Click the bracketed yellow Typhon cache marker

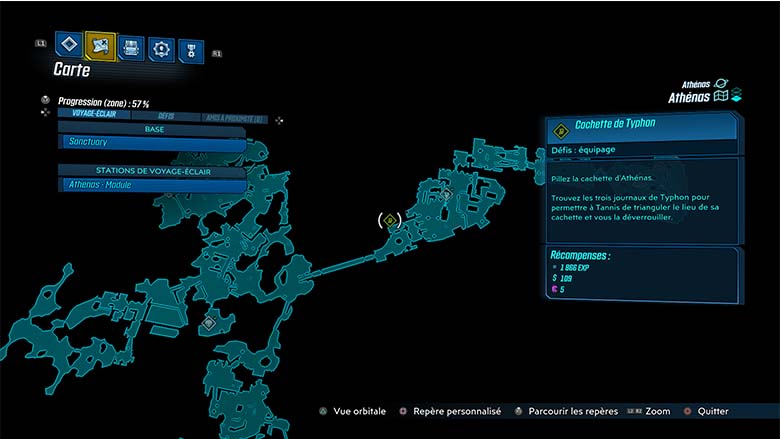click(x=390, y=219)
